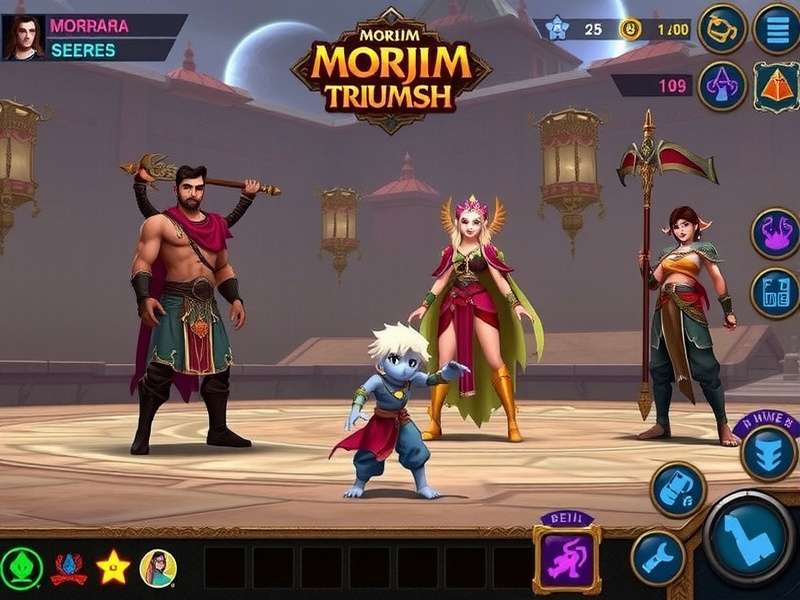Select the red wreath flame badge
The image size is (800, 600).
[x=69, y=567]
